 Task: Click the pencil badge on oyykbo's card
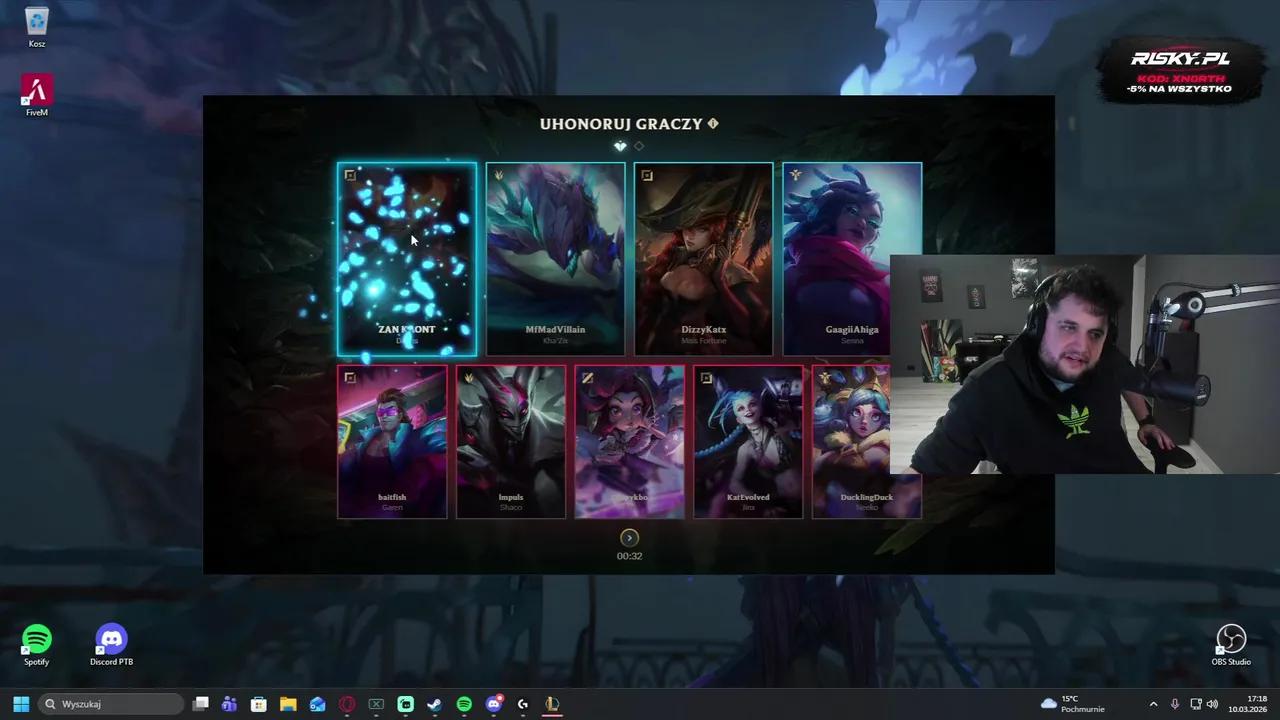[x=588, y=378]
